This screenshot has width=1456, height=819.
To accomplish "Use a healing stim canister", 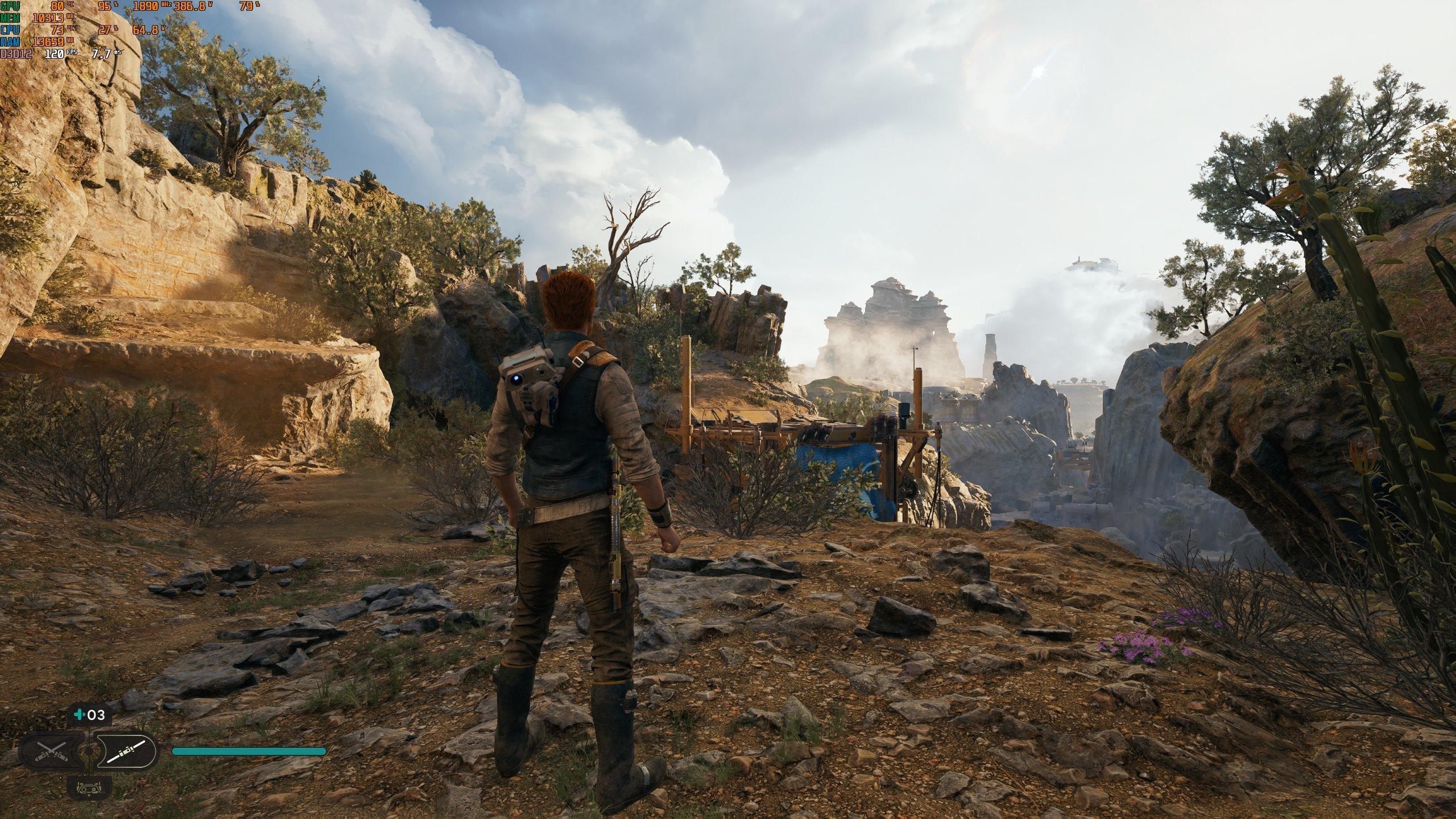I will 89,715.
